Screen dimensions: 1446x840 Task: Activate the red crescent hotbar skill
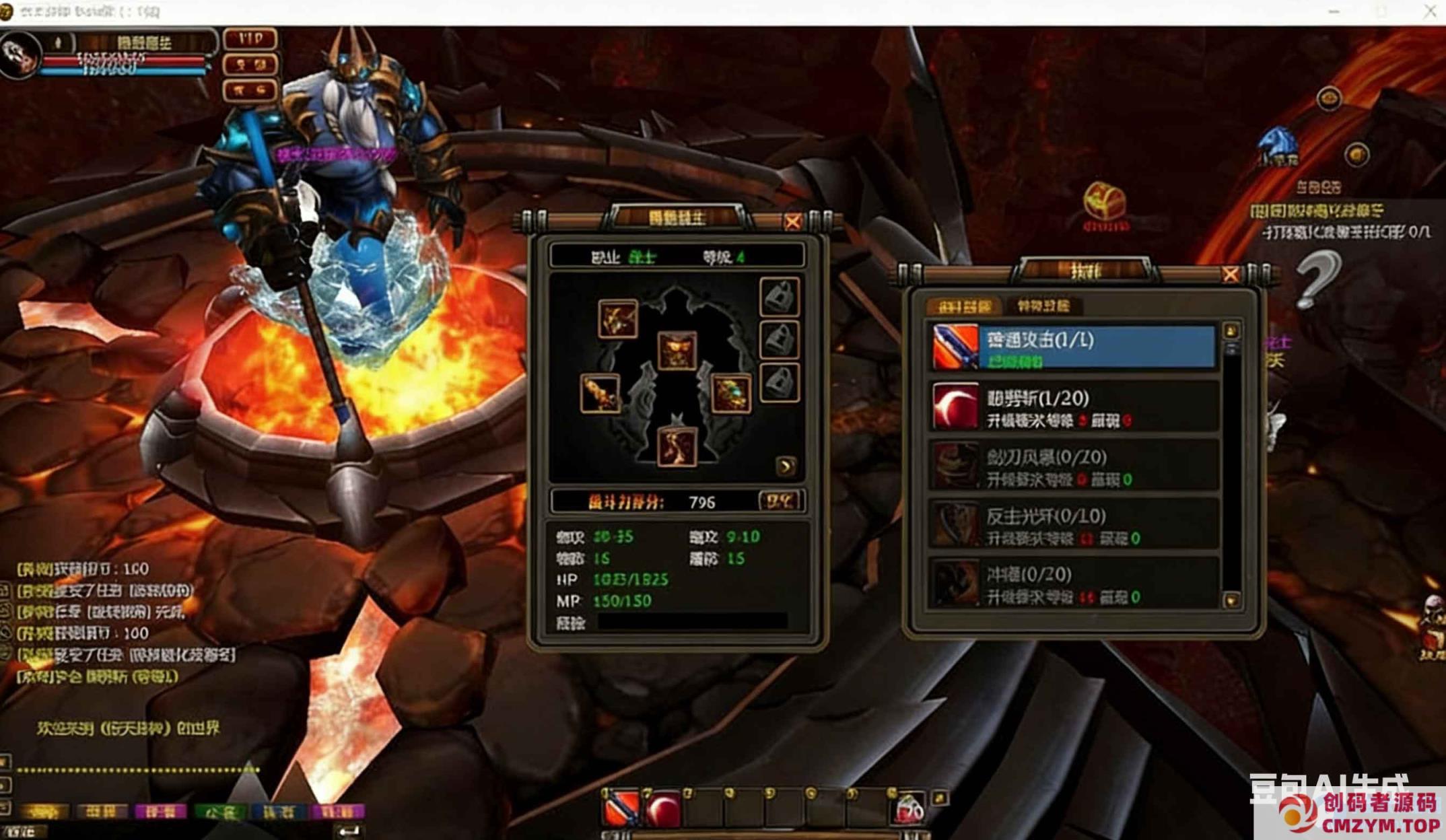(664, 809)
